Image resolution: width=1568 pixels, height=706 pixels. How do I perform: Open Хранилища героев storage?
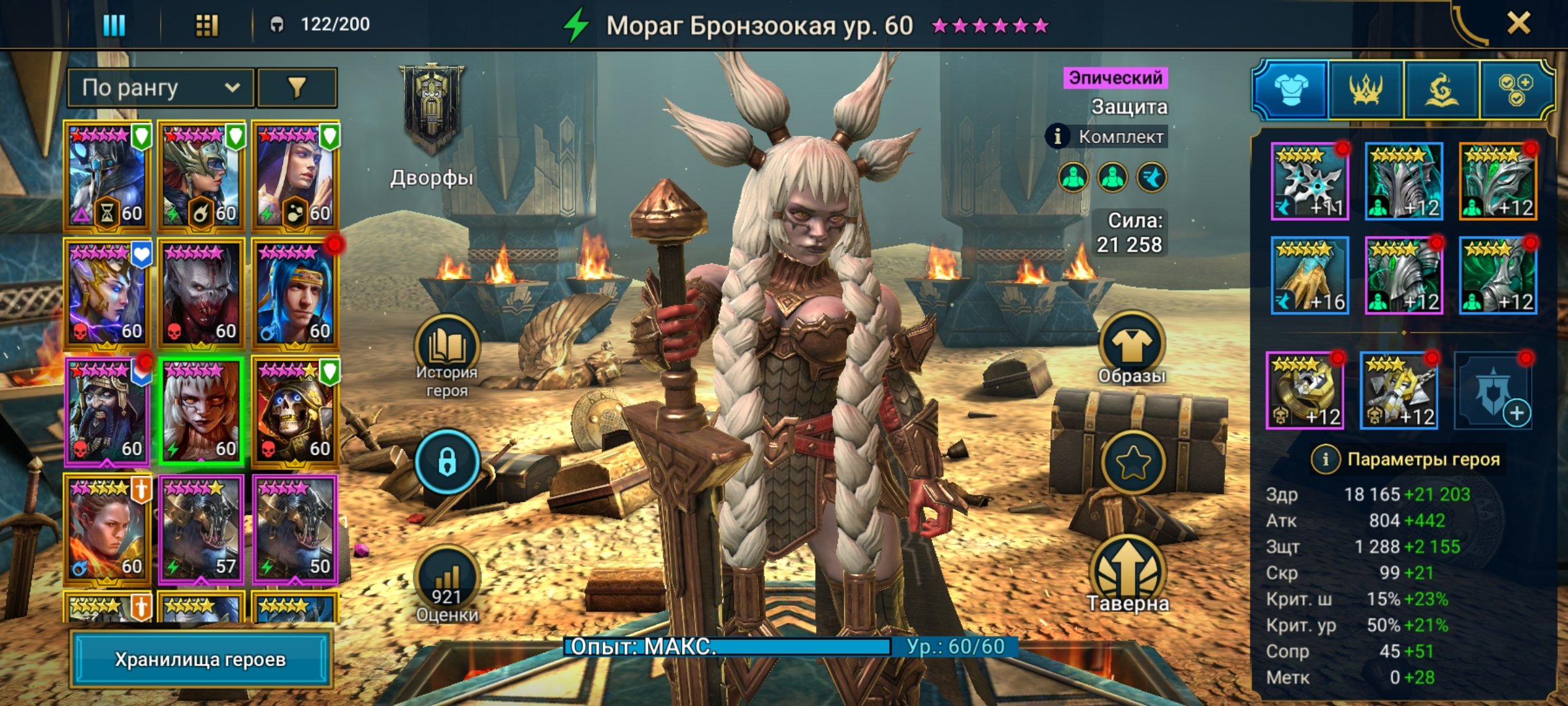pos(201,659)
